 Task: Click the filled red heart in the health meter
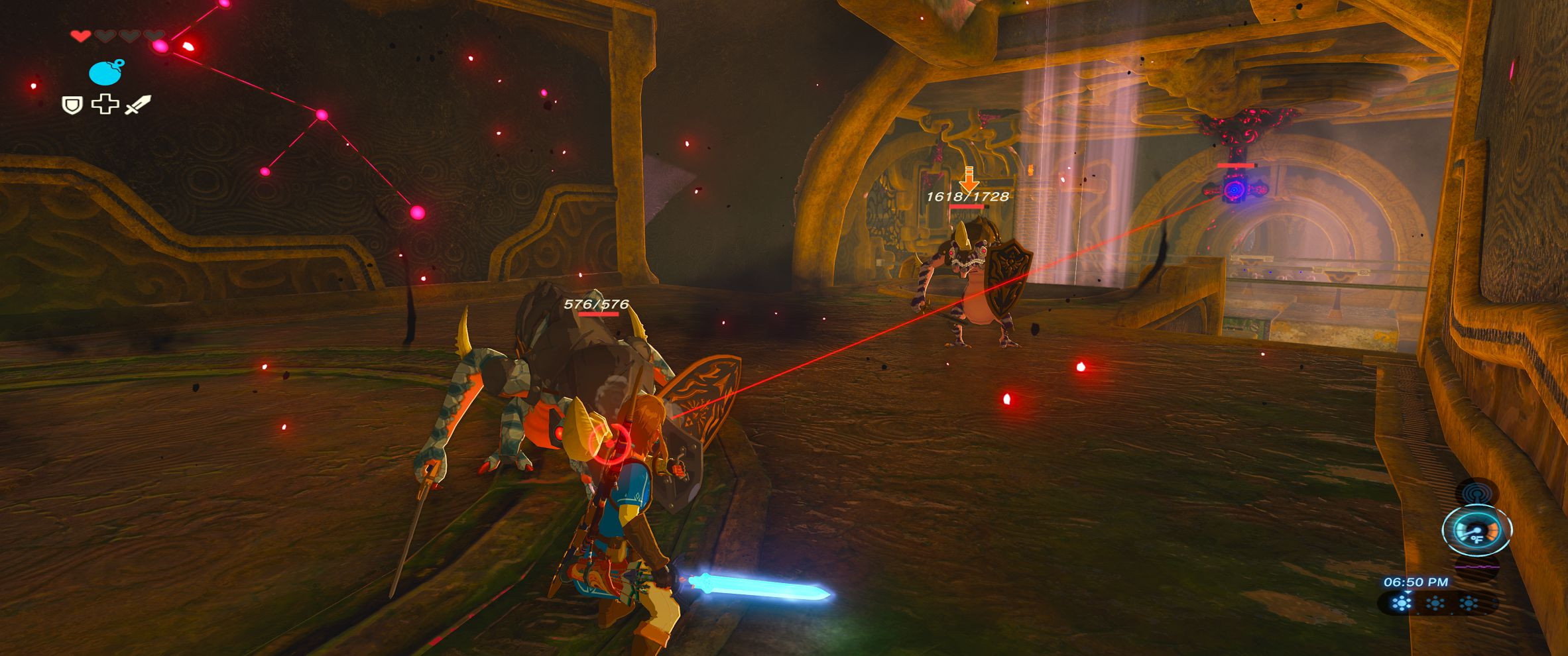(x=80, y=35)
